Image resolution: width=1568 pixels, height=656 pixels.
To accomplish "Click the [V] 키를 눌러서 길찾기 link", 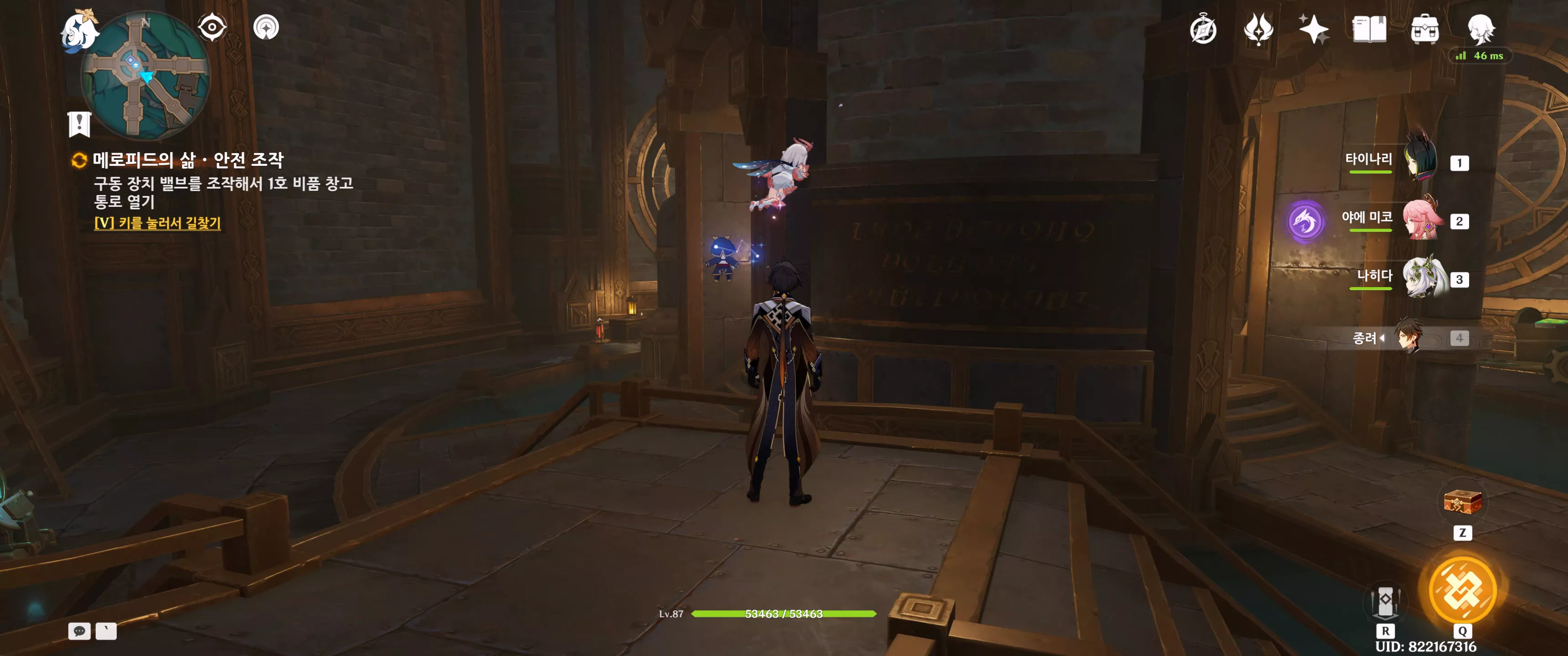I will tap(157, 223).
